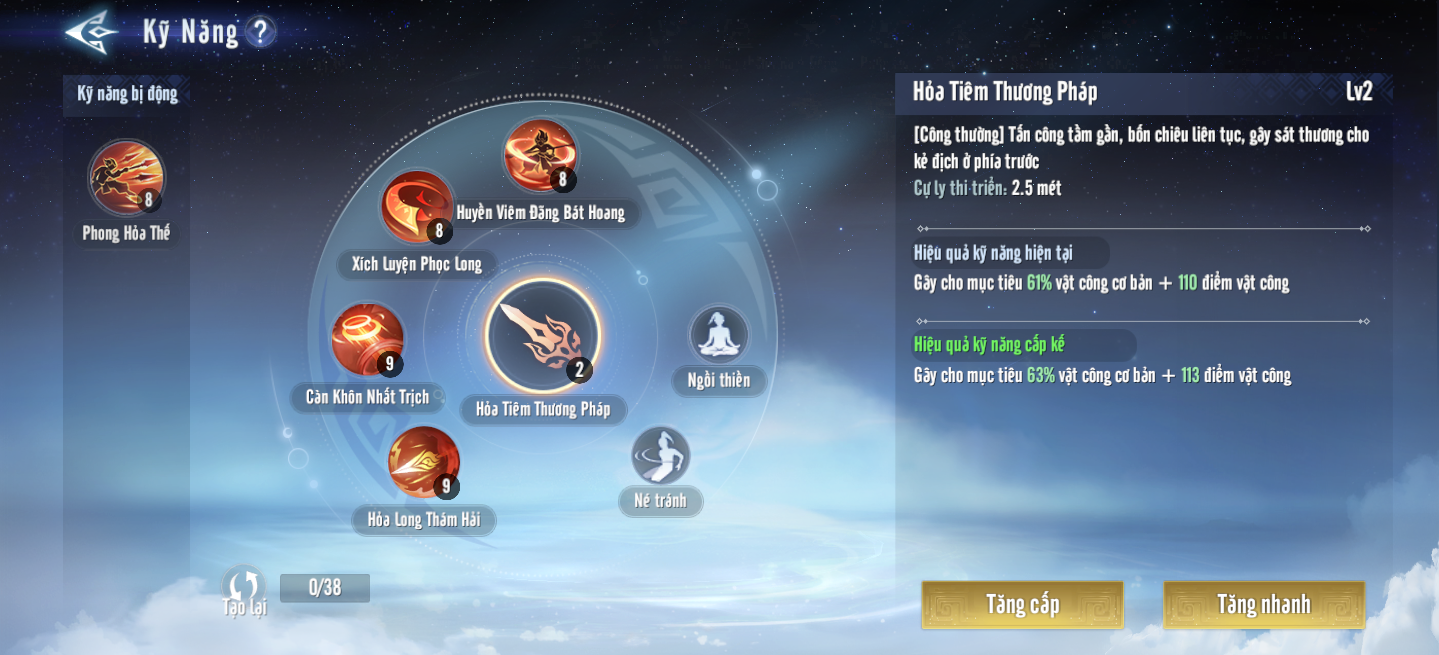Go back using the arrow icon
Viewport: 1439px width, 655px height.
click(91, 32)
